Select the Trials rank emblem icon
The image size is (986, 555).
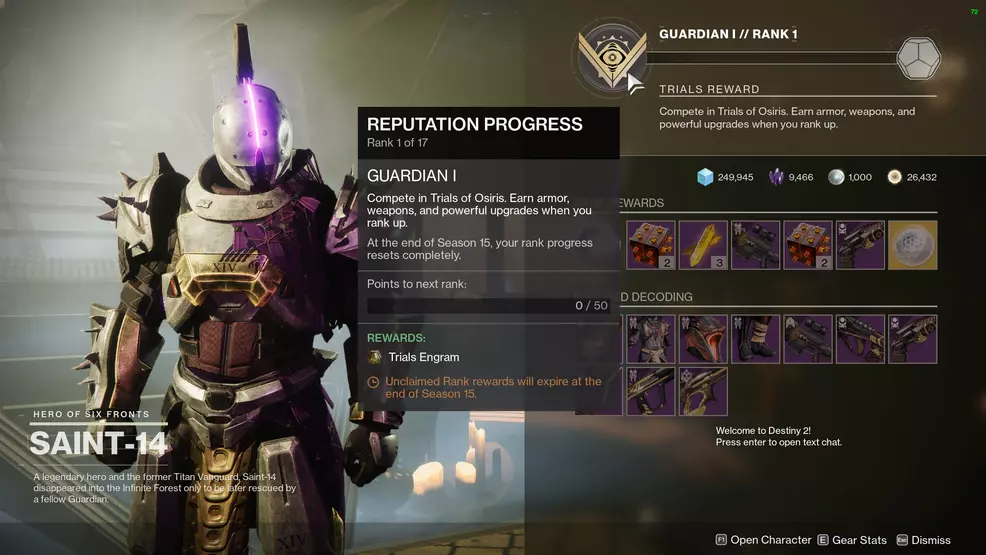coord(608,58)
